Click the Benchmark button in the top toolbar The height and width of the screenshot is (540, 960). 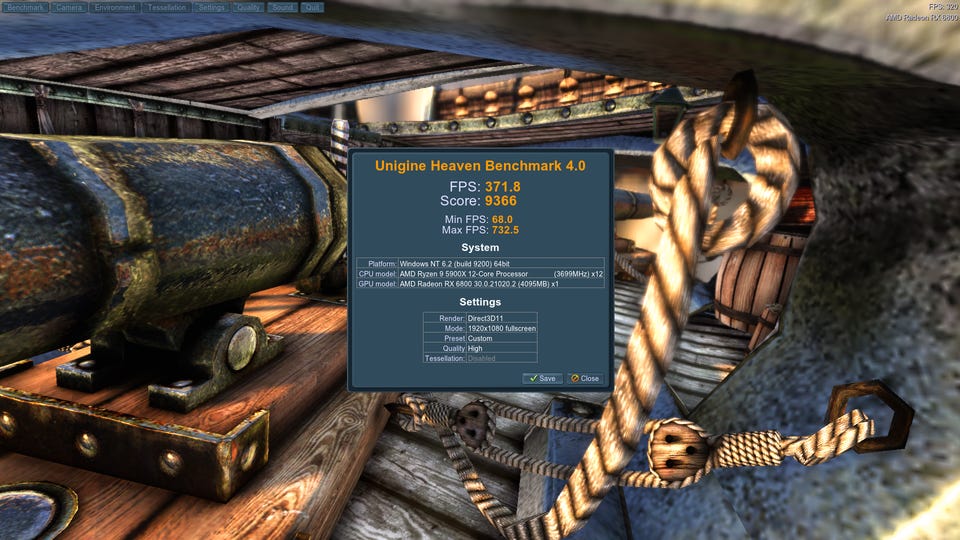pos(25,7)
